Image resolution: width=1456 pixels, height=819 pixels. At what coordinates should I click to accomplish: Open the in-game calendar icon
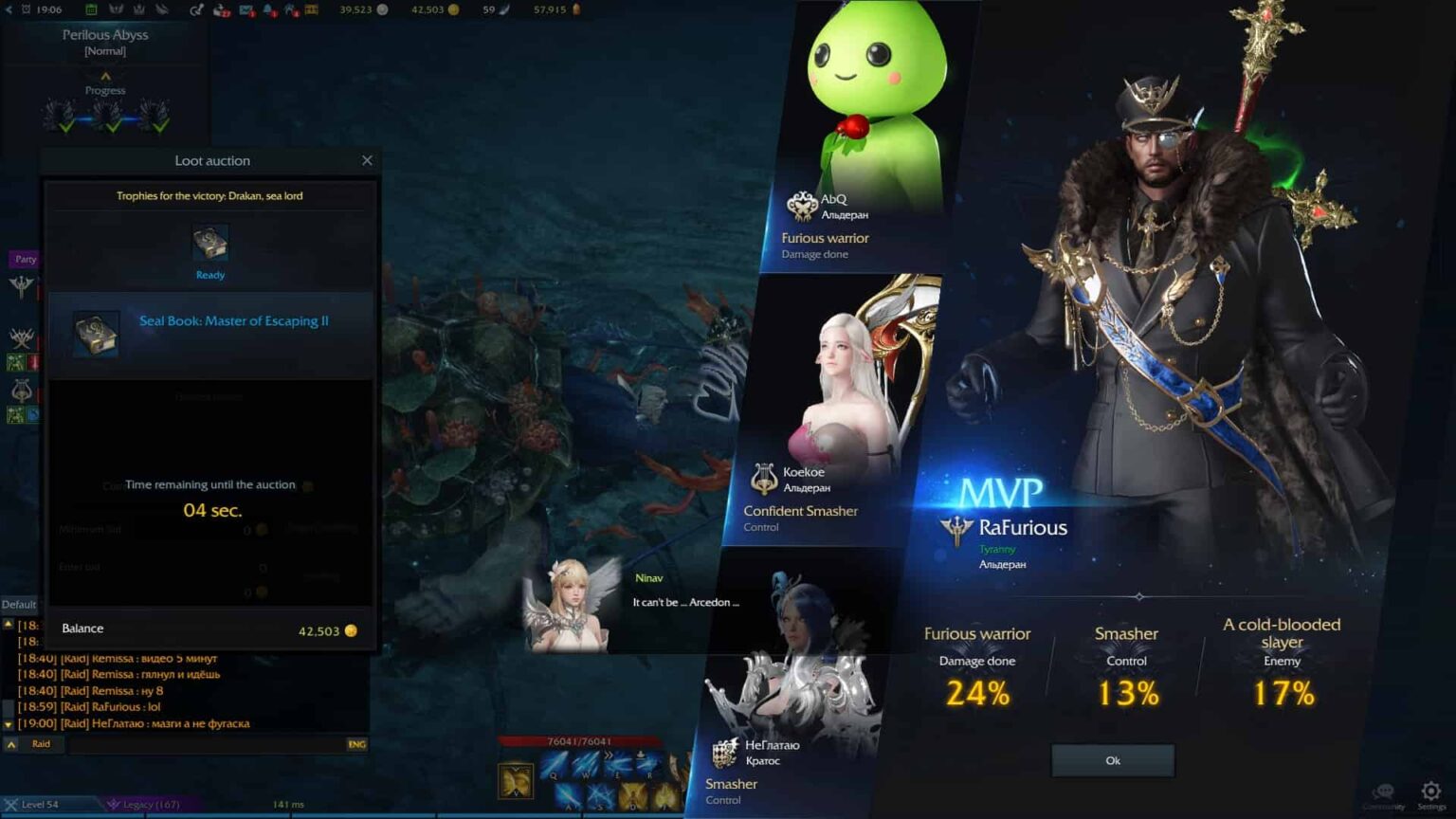pyautogui.click(x=91, y=10)
